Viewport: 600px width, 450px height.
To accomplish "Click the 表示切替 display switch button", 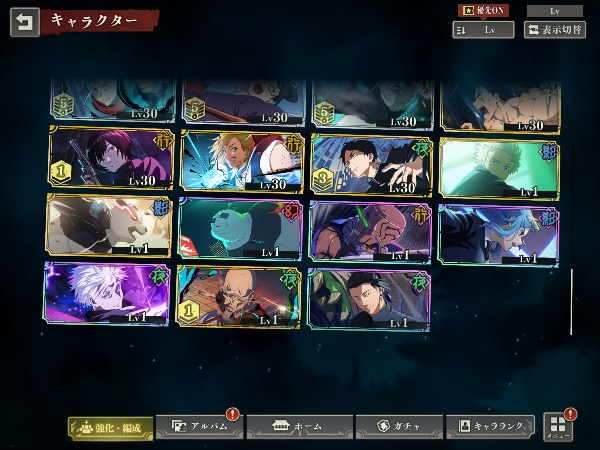I will (x=555, y=30).
